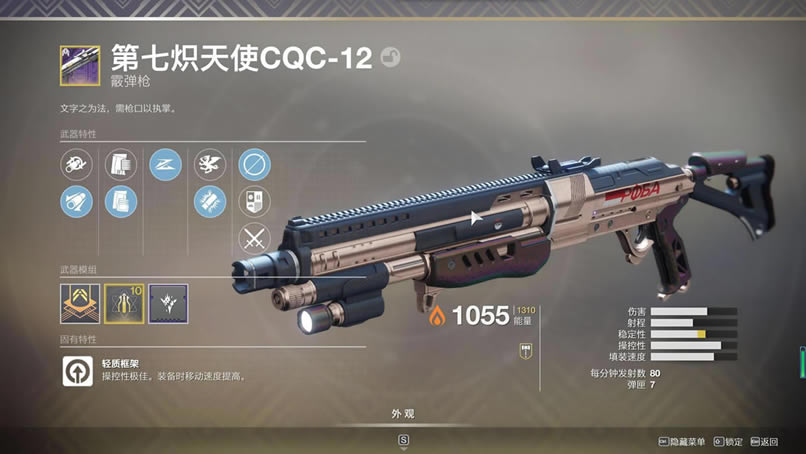Switch to the 外观 appearance section
The width and height of the screenshot is (806, 454).
point(403,414)
